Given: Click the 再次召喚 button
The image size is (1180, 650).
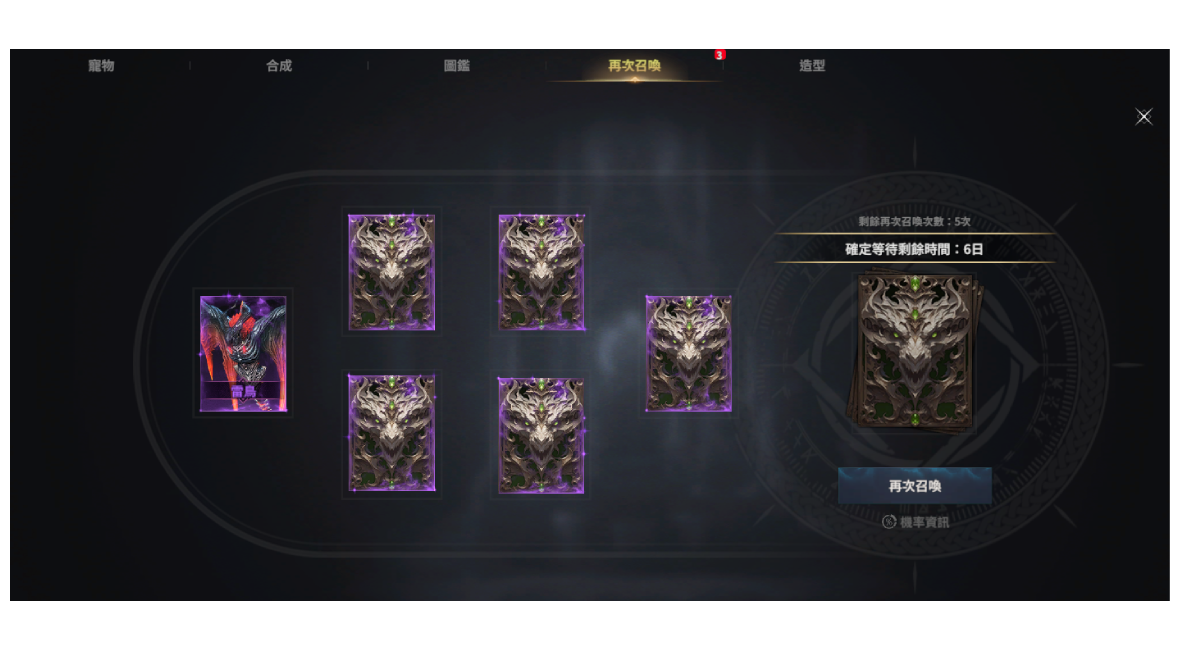Looking at the screenshot, I should (915, 486).
